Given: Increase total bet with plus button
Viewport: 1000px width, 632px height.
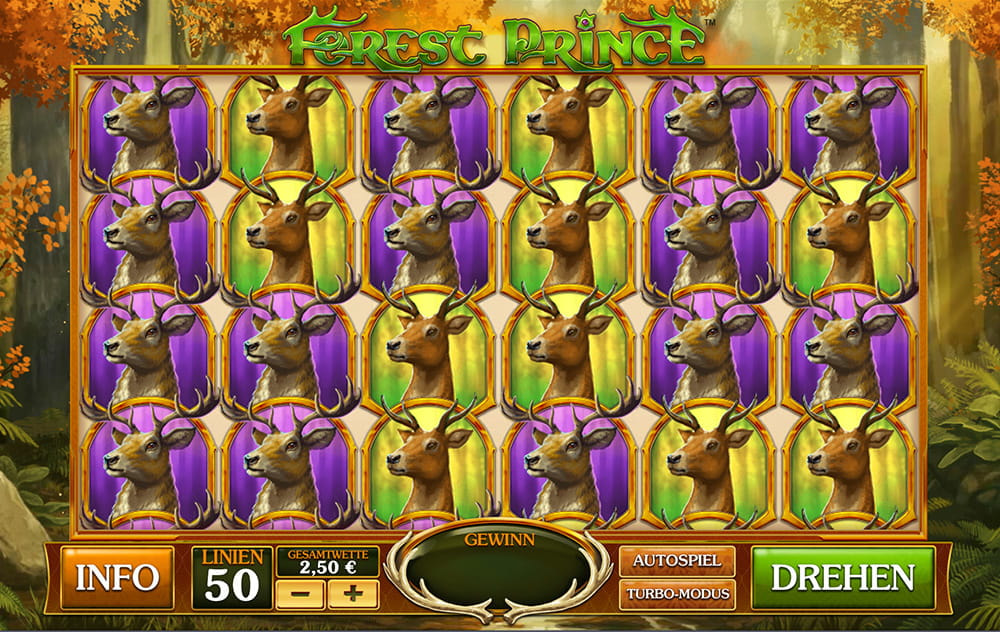Looking at the screenshot, I should pos(353,594).
